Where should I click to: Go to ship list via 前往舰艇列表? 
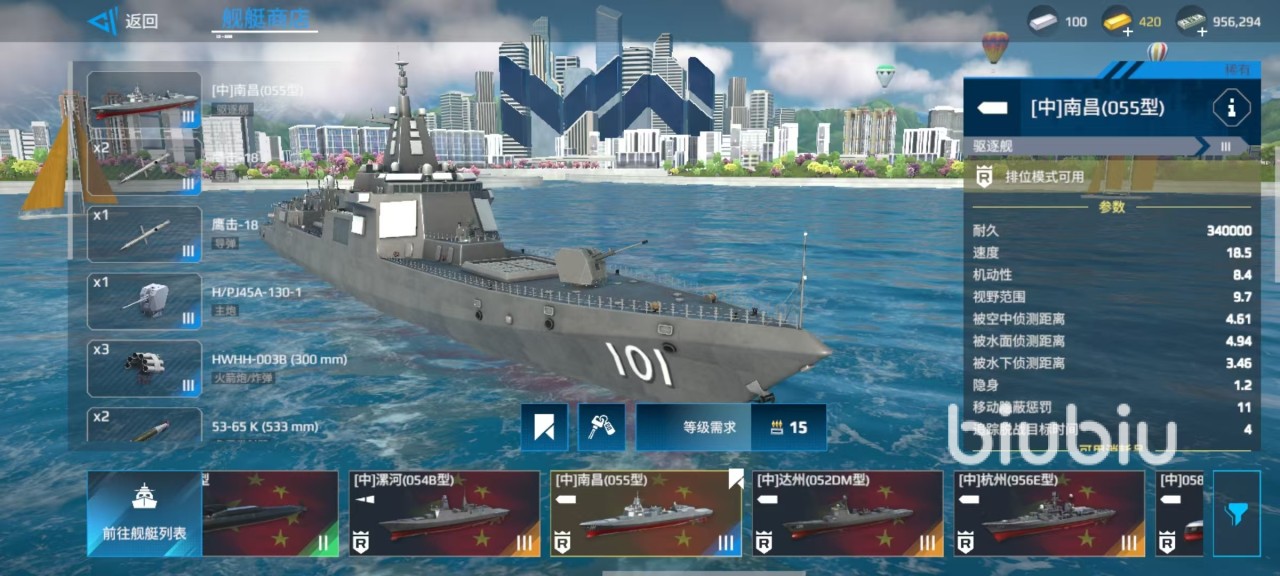point(144,514)
